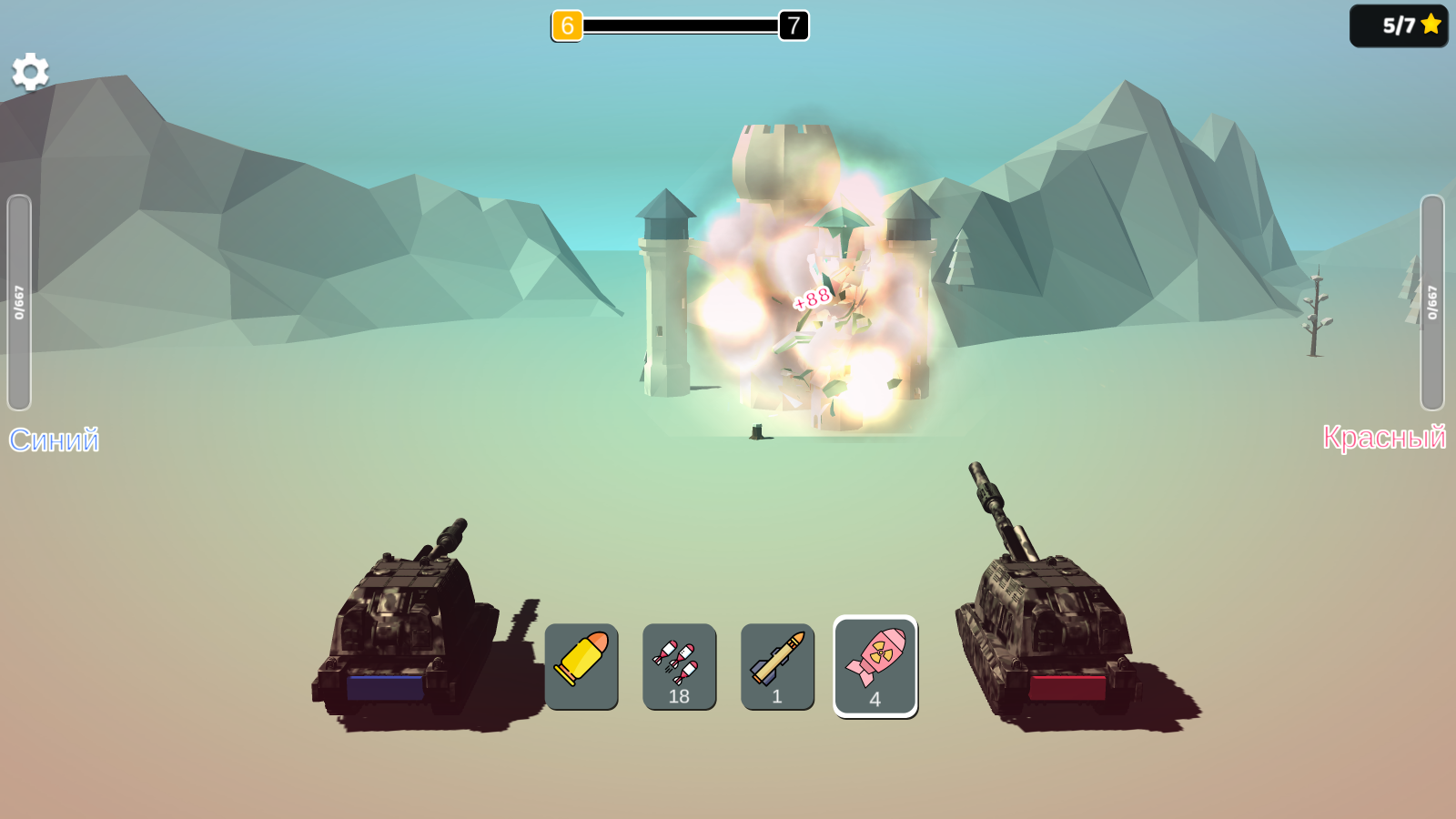Switch to the currently highlighted nuke slot
The width and height of the screenshot is (1456, 819).
(874, 666)
